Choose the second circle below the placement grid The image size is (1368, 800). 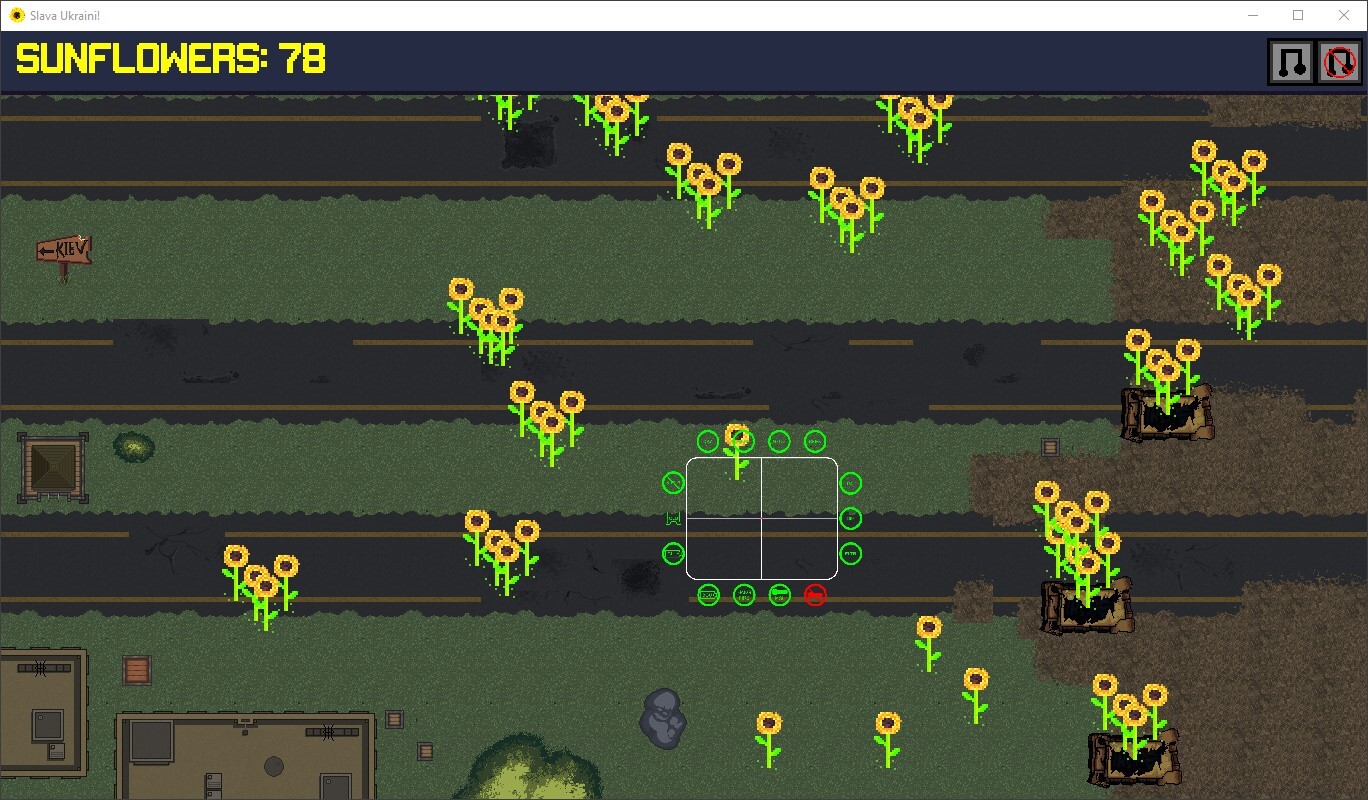click(744, 593)
